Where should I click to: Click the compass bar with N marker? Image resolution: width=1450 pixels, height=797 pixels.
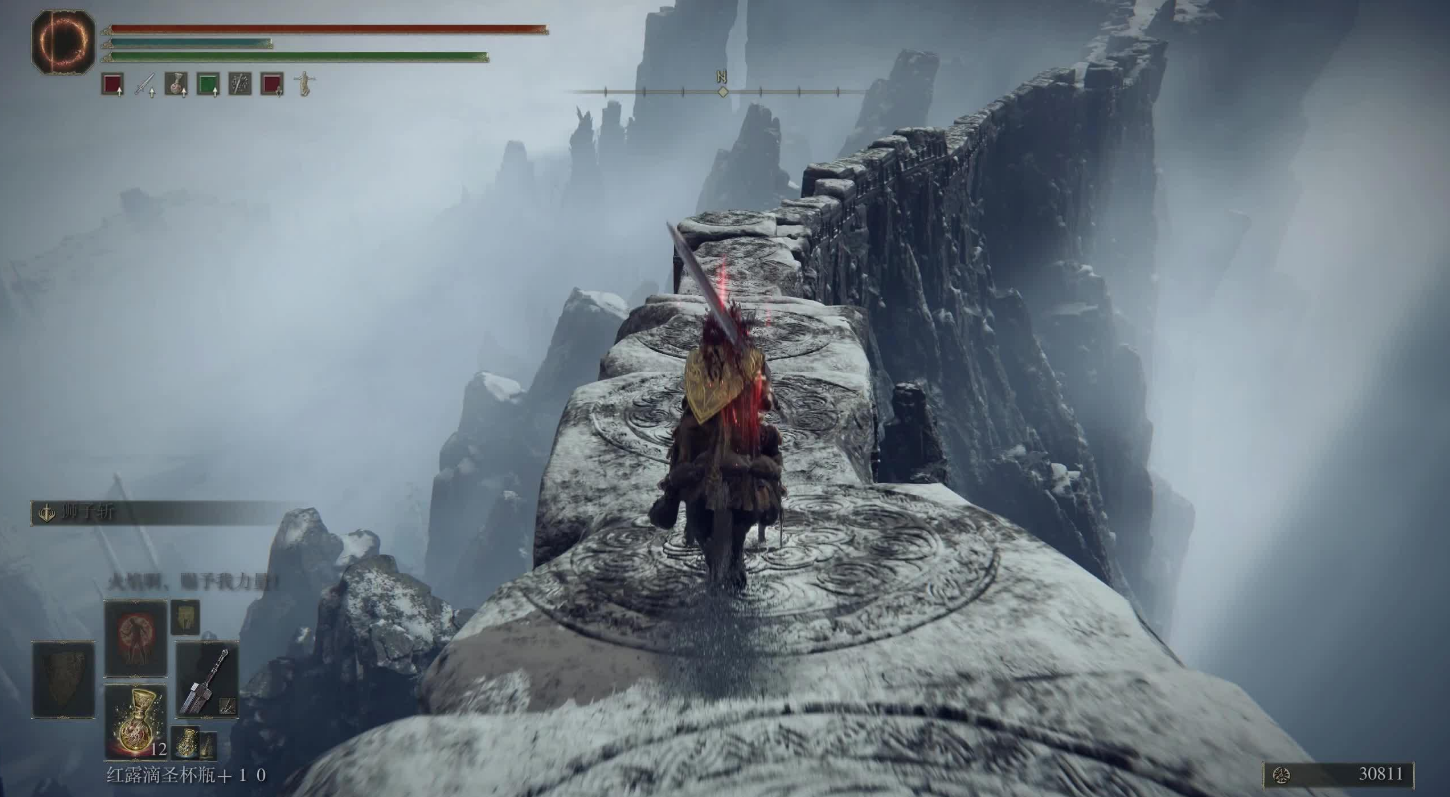click(x=722, y=91)
